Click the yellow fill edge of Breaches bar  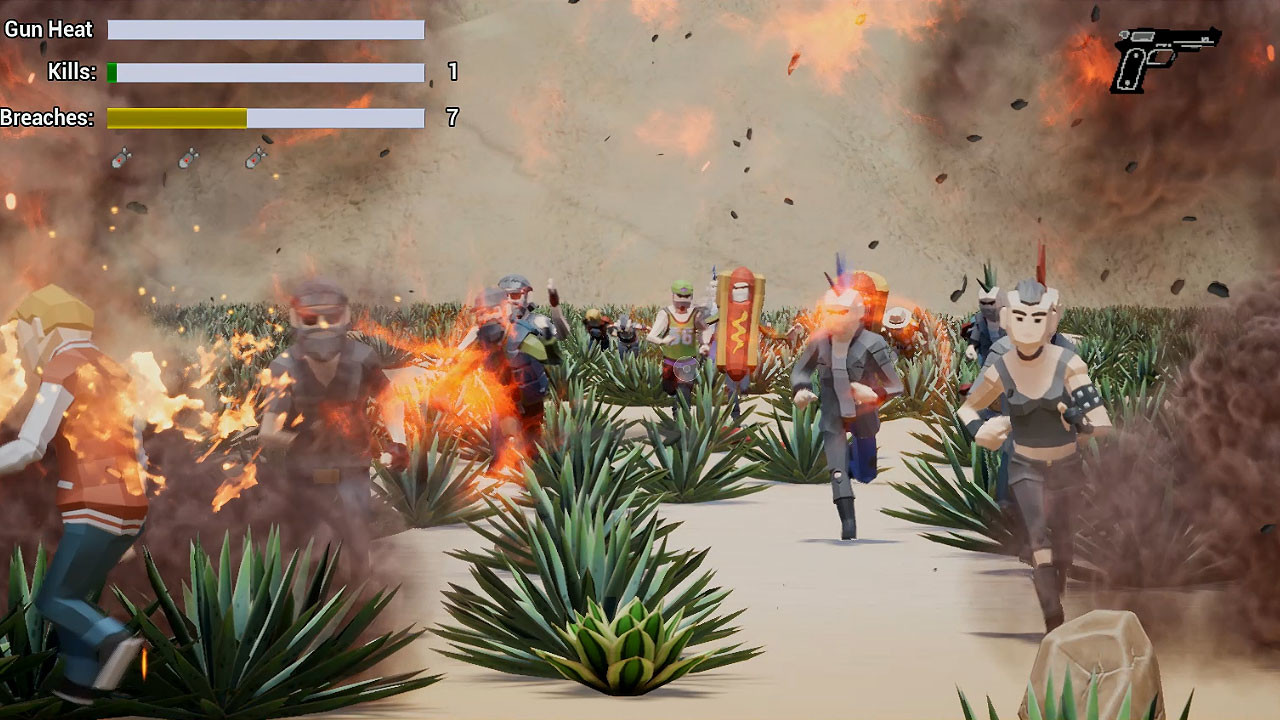coord(245,118)
